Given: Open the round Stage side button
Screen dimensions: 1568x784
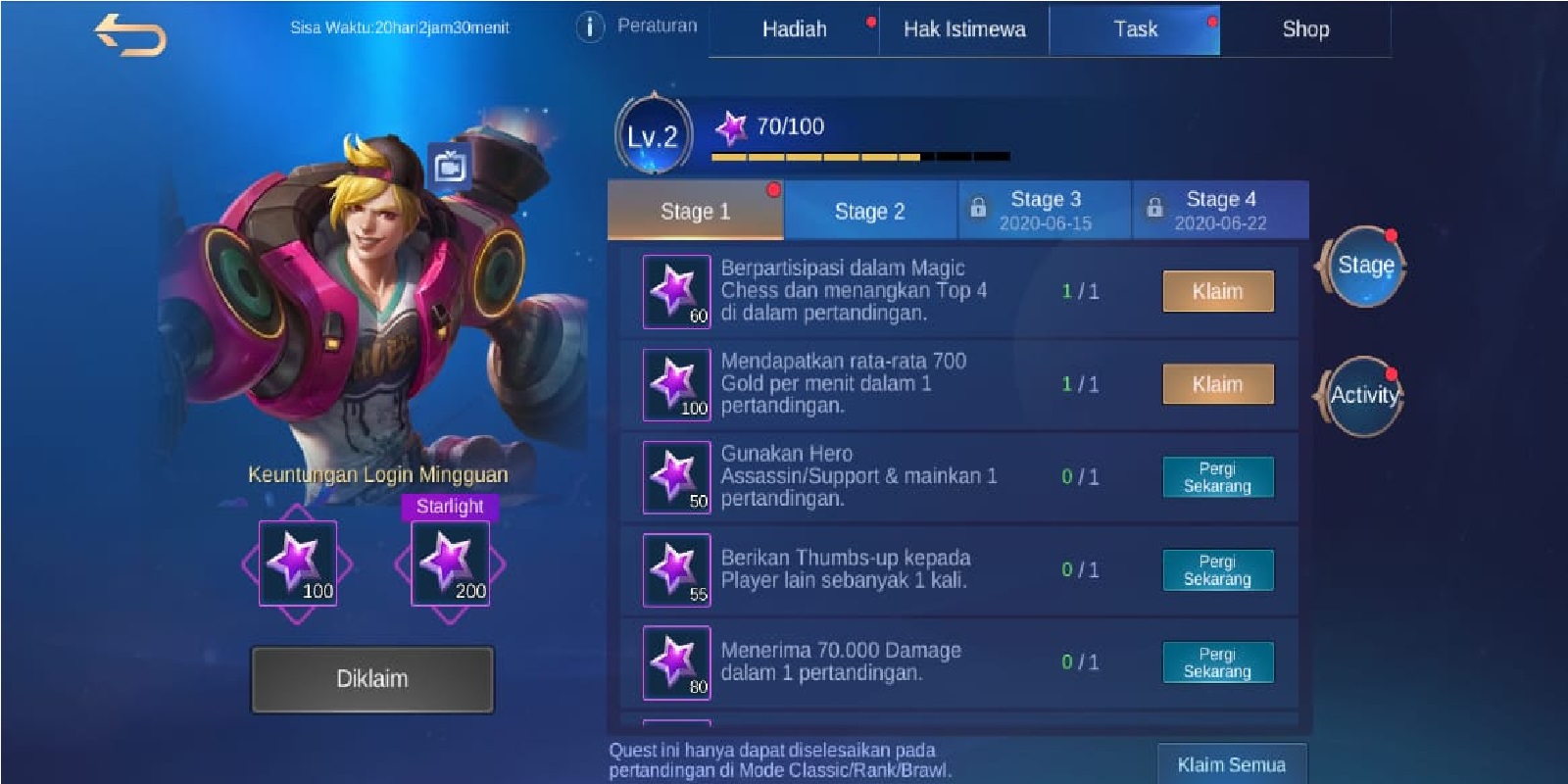Looking at the screenshot, I should (1364, 266).
